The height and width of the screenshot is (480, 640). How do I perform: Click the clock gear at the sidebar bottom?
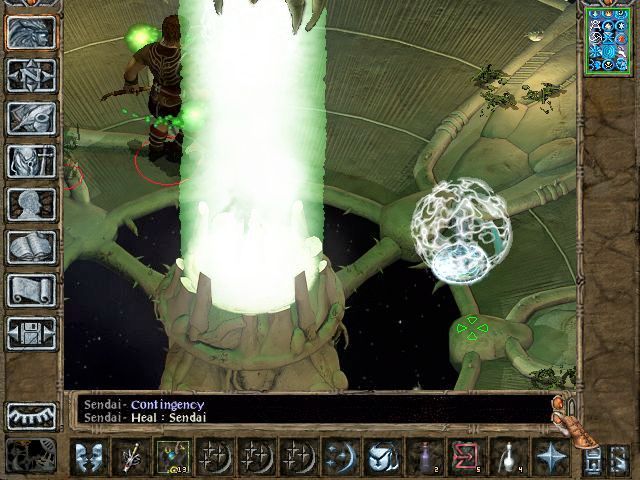[31, 453]
